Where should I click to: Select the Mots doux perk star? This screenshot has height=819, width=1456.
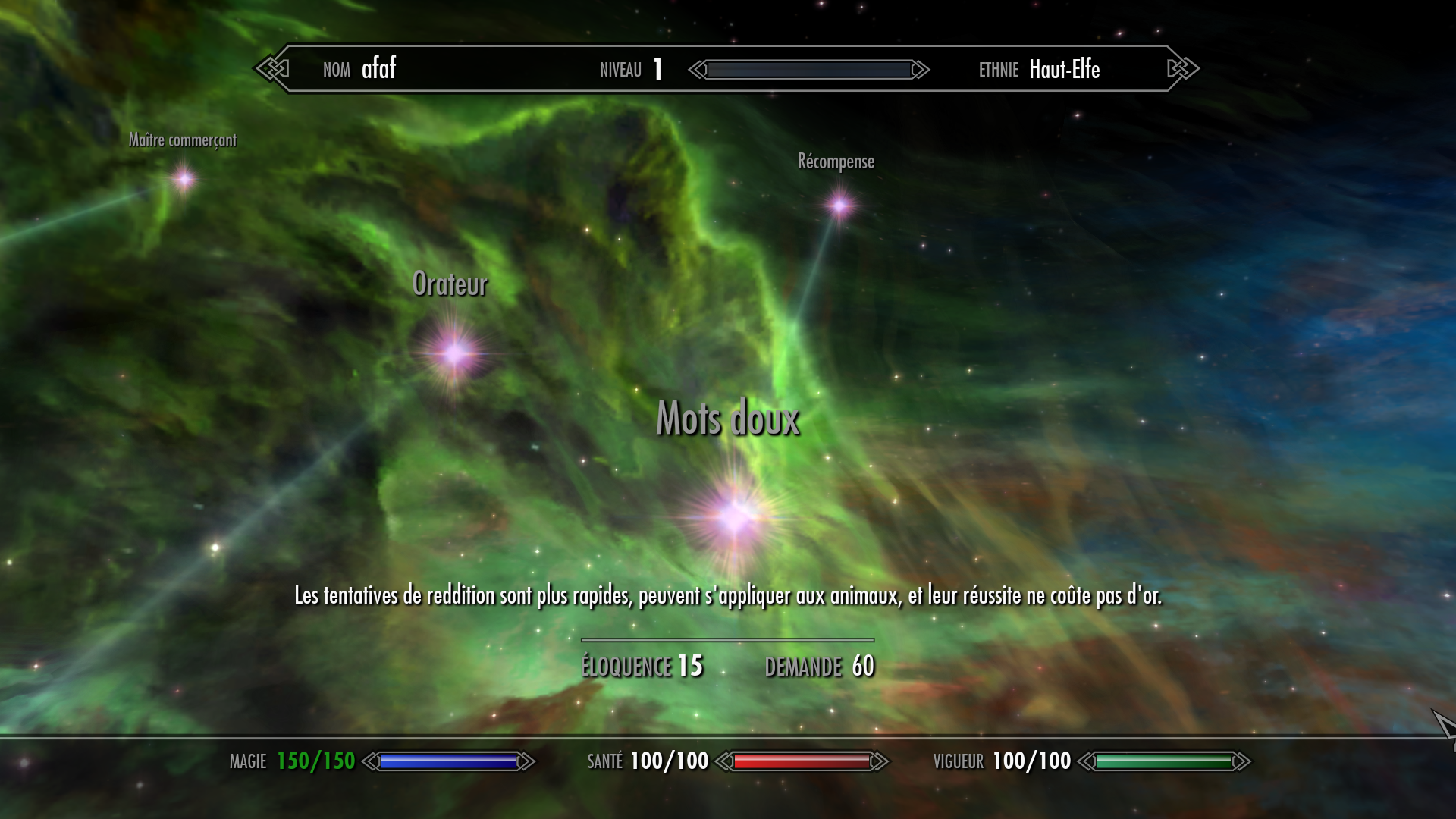coord(734,516)
